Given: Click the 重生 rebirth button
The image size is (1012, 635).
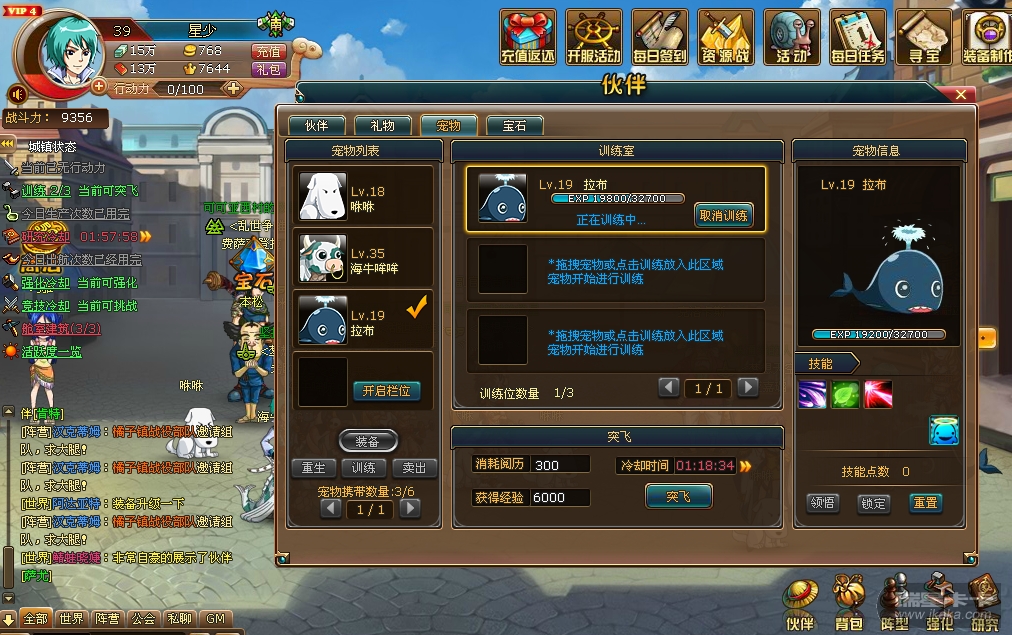Looking at the screenshot, I should coord(314,468).
